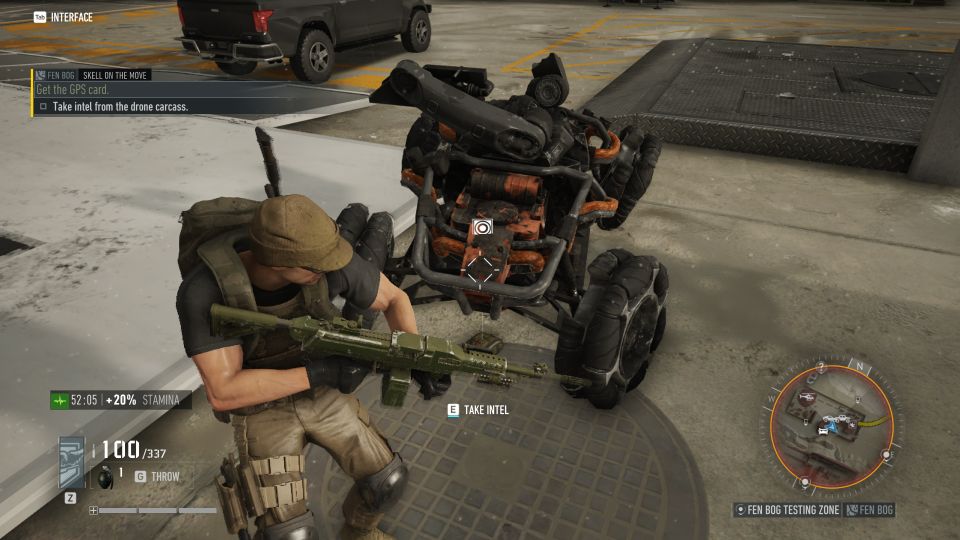Choose the grenade throw item icon

[x=106, y=476]
